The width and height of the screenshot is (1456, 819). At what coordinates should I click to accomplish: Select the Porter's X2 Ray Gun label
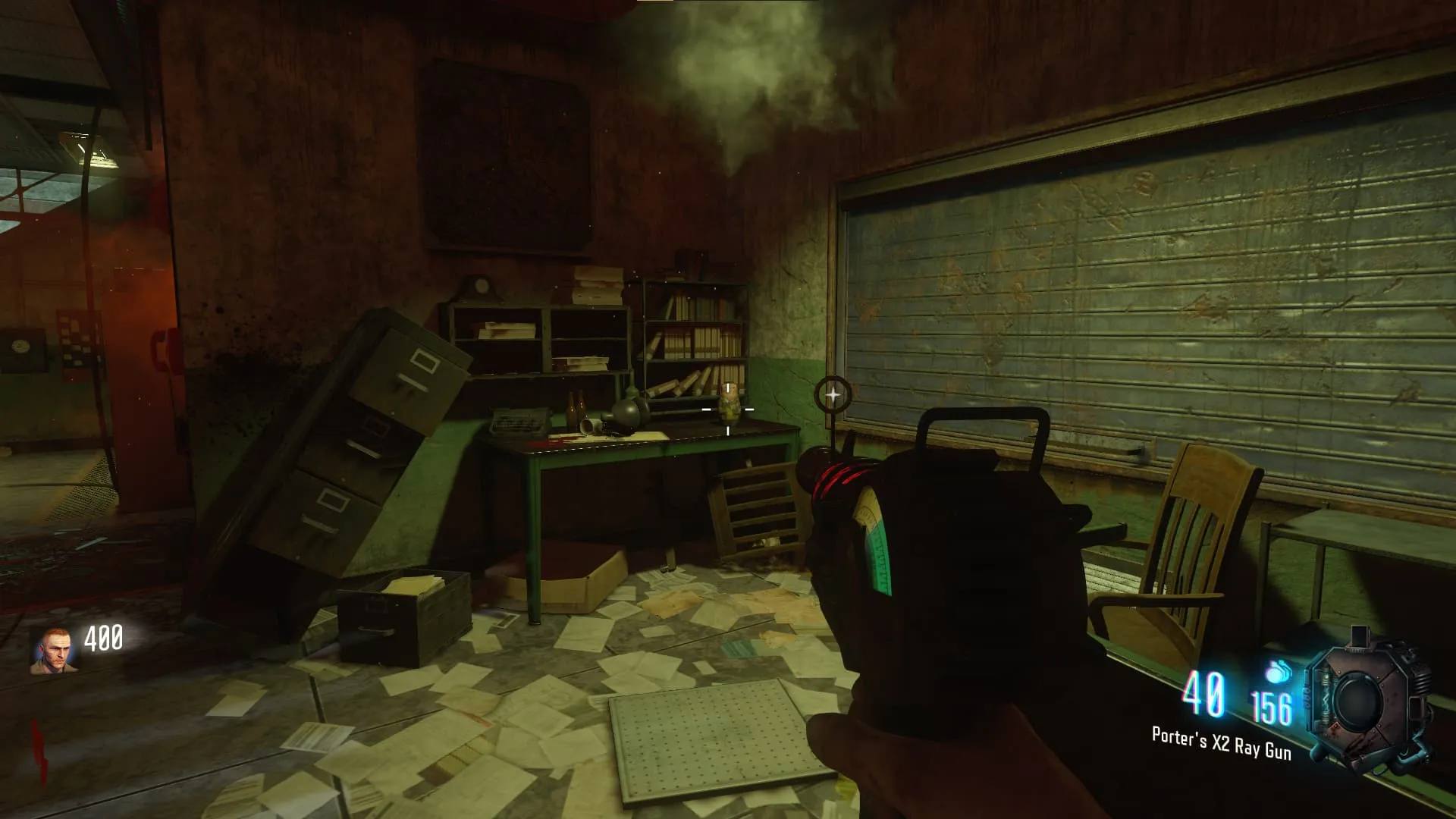[1221, 742]
